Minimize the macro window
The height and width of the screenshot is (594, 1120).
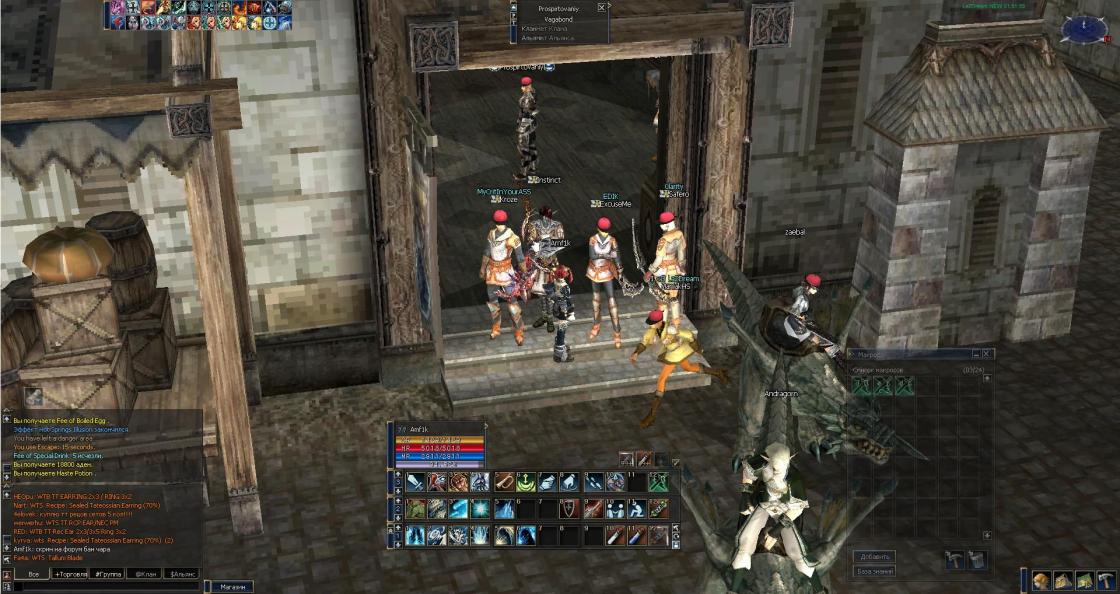(975, 354)
